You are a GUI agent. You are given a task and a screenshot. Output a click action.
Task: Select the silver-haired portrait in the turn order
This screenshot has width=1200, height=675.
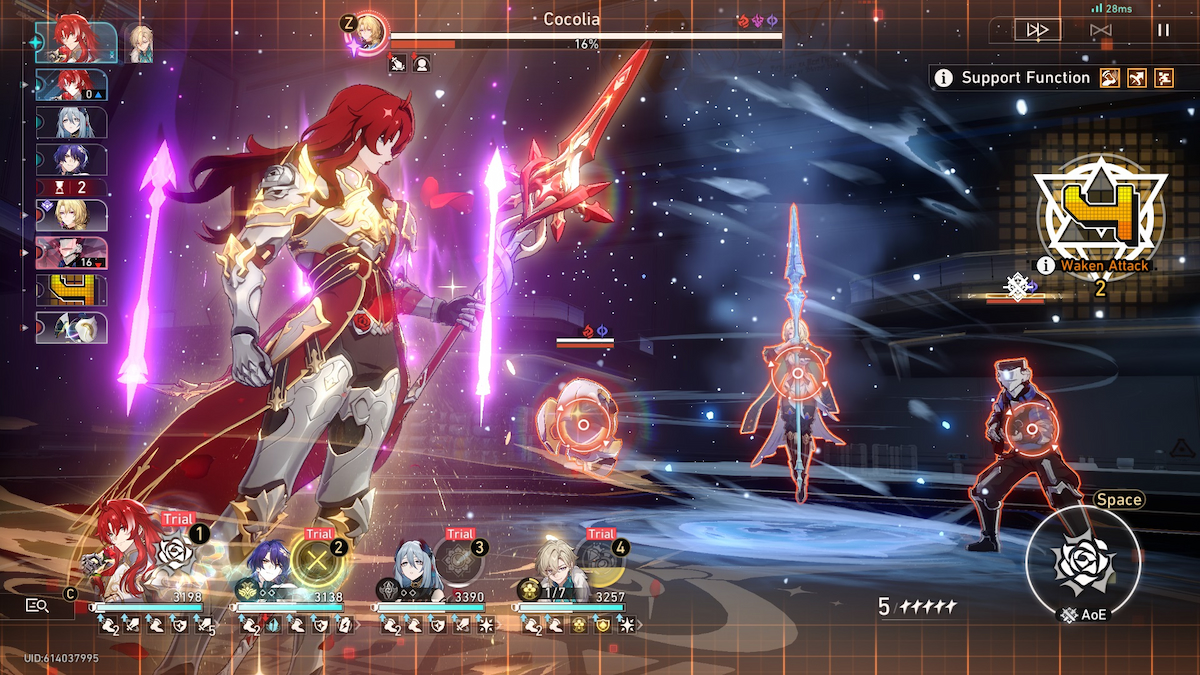[x=71, y=122]
